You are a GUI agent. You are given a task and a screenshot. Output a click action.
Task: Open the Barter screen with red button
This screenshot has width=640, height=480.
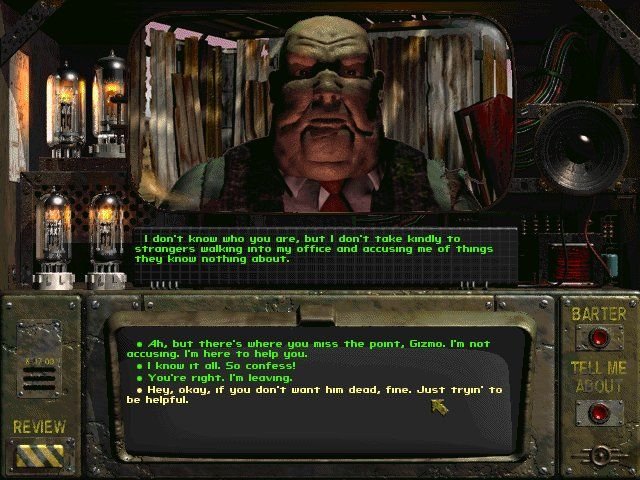[x=599, y=338]
